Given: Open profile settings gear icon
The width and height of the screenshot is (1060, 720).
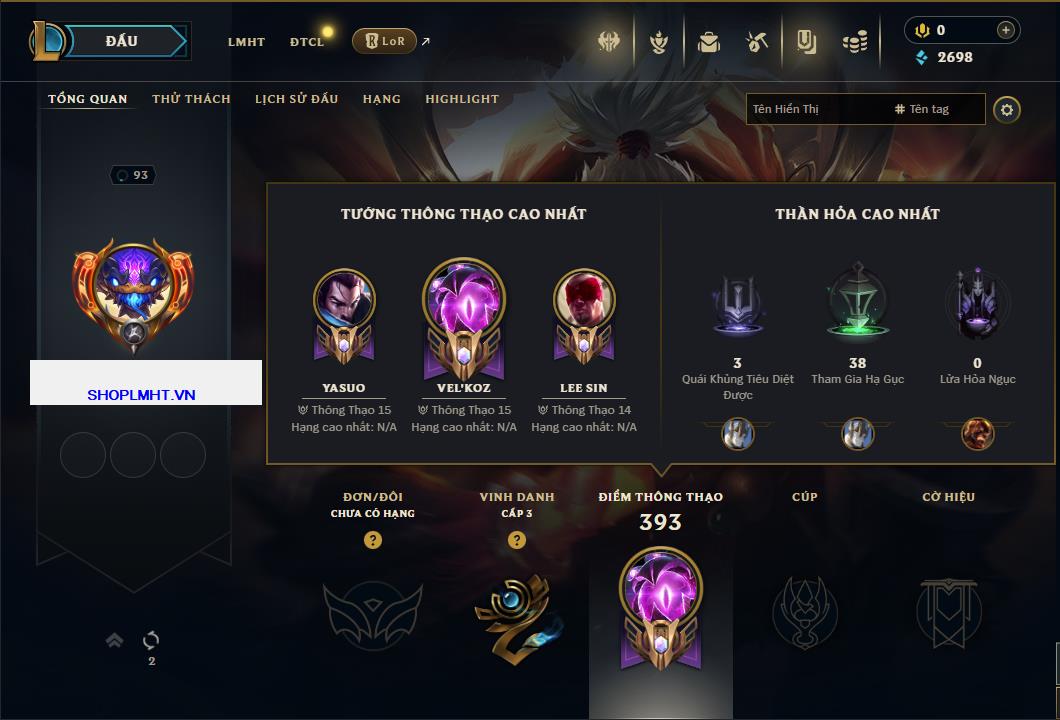Looking at the screenshot, I should (1007, 109).
